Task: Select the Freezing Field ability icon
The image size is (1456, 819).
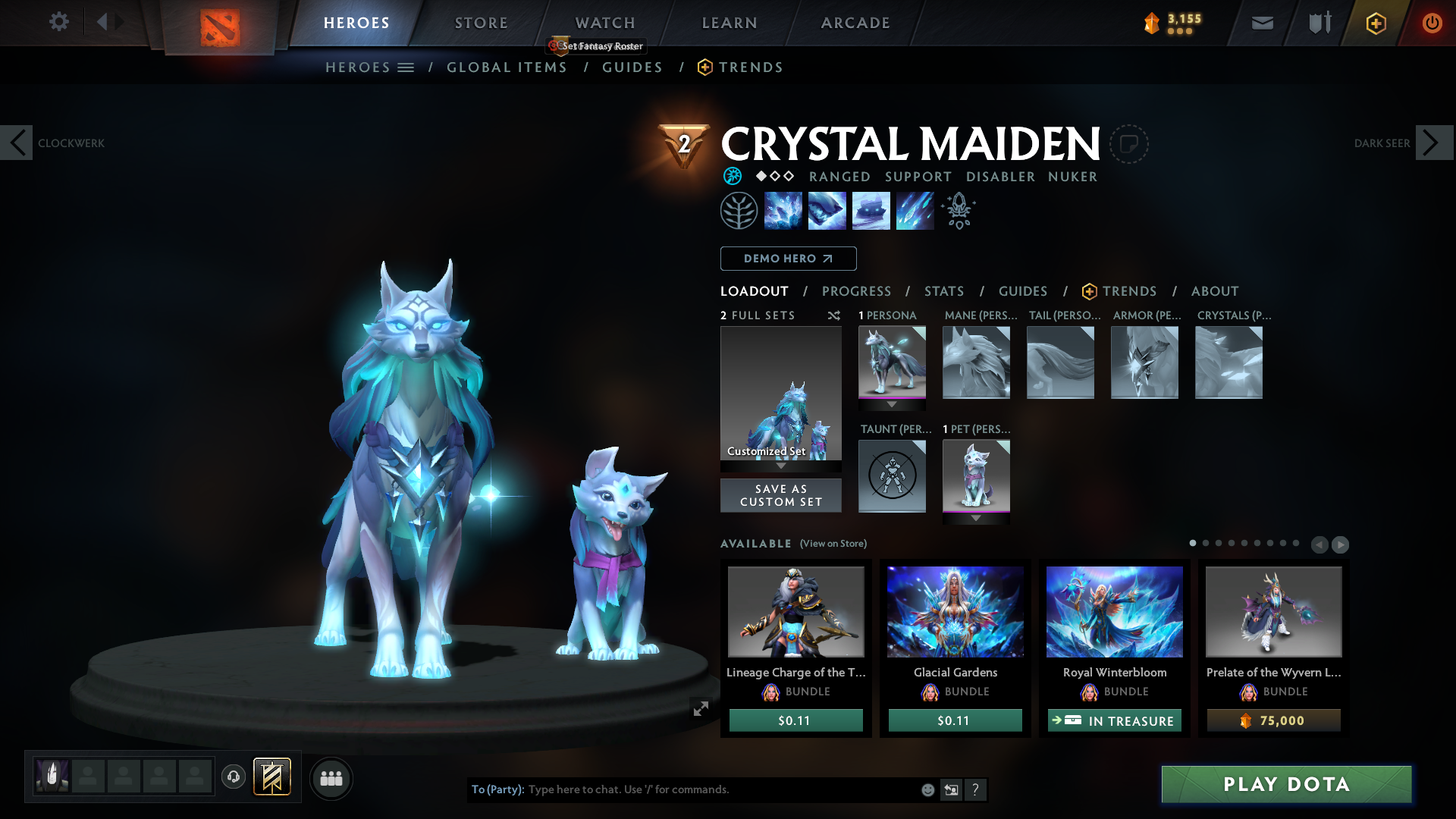Action: (915, 210)
